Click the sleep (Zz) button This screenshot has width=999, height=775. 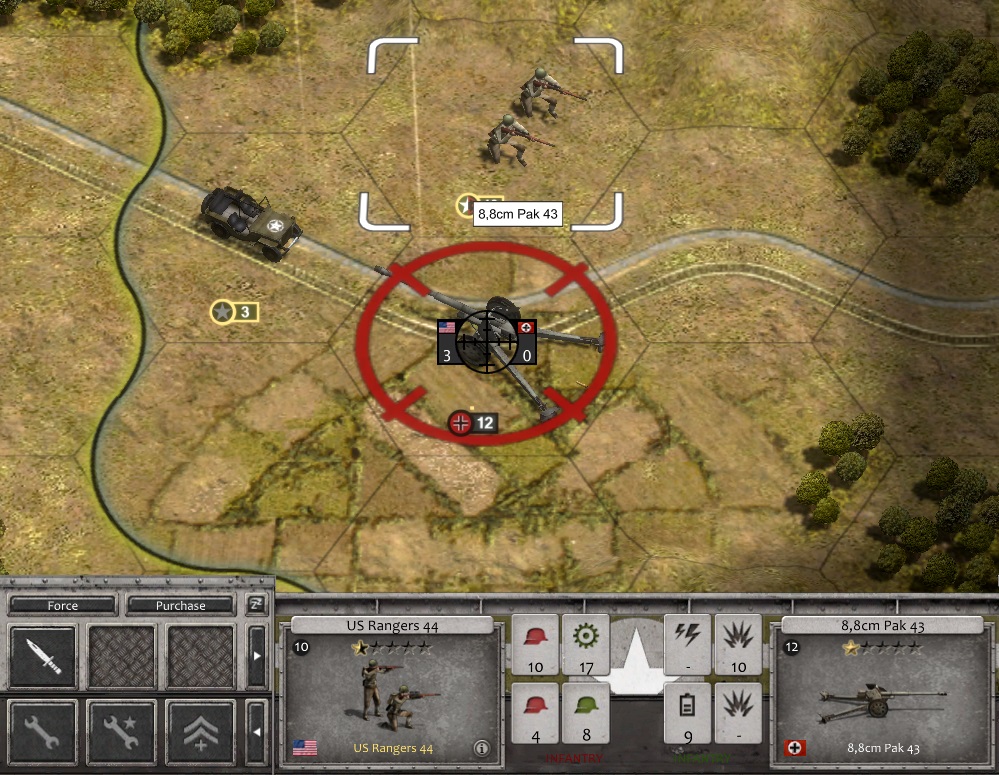pos(255,605)
